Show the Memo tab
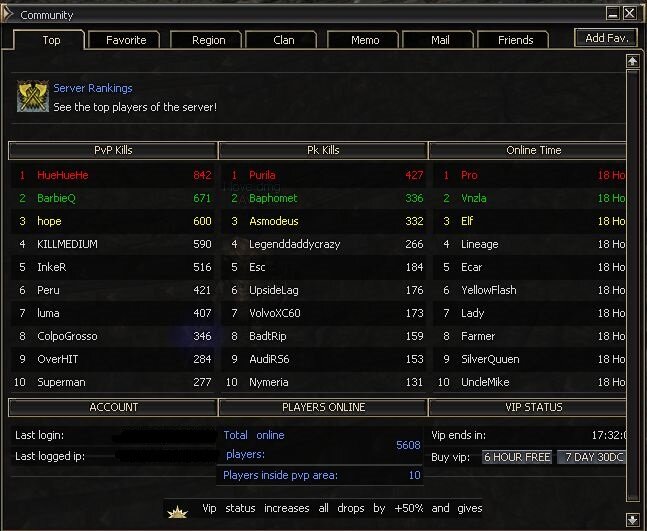Viewport: 647px width, 531px height. pos(365,40)
